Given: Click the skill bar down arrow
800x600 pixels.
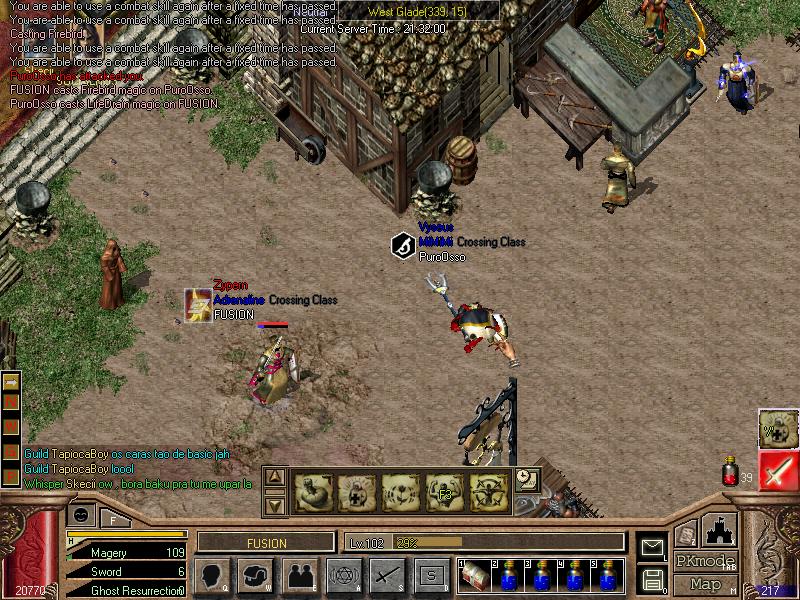Looking at the screenshot, I should [276, 504].
